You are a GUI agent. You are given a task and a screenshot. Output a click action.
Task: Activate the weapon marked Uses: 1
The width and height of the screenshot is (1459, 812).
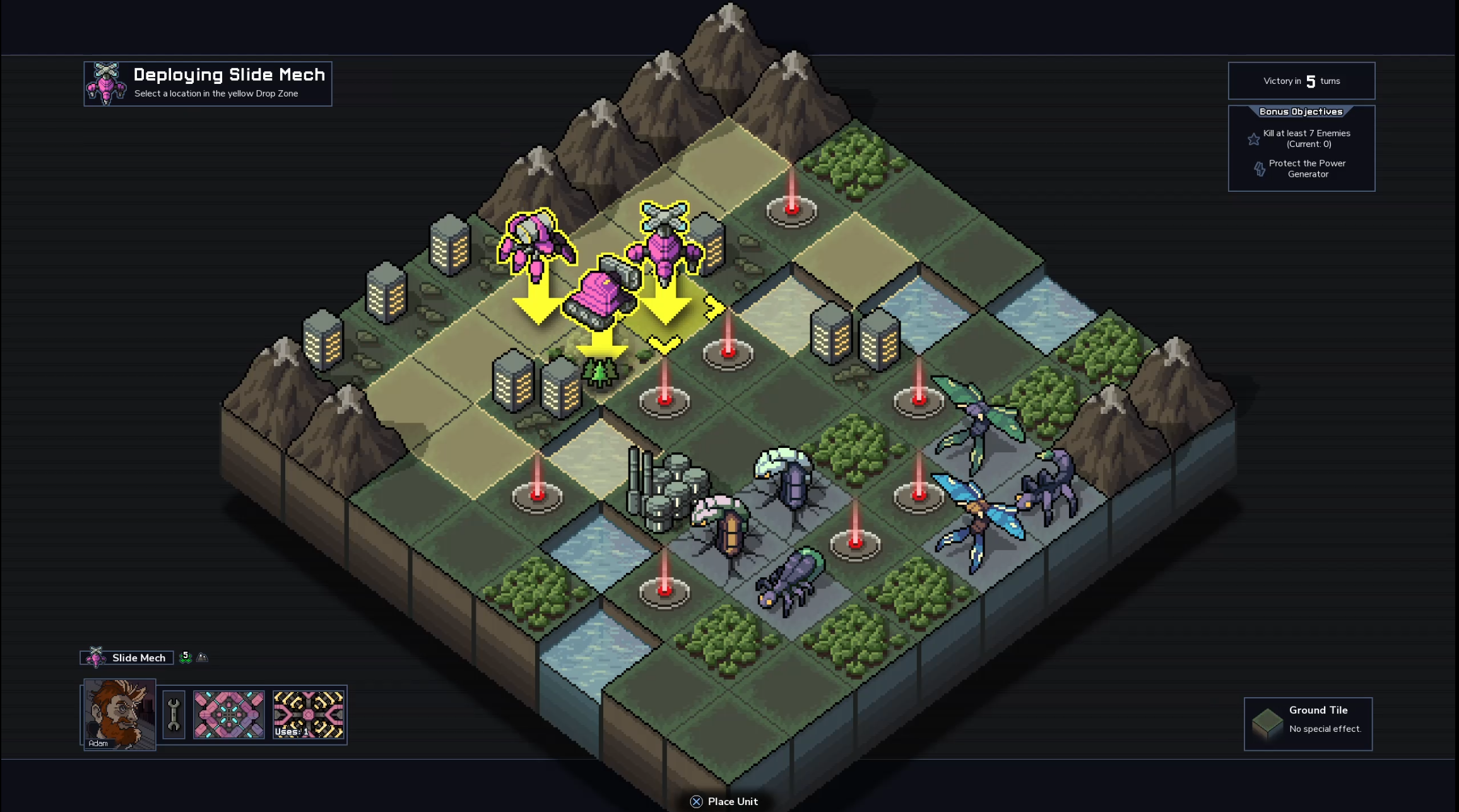point(309,715)
